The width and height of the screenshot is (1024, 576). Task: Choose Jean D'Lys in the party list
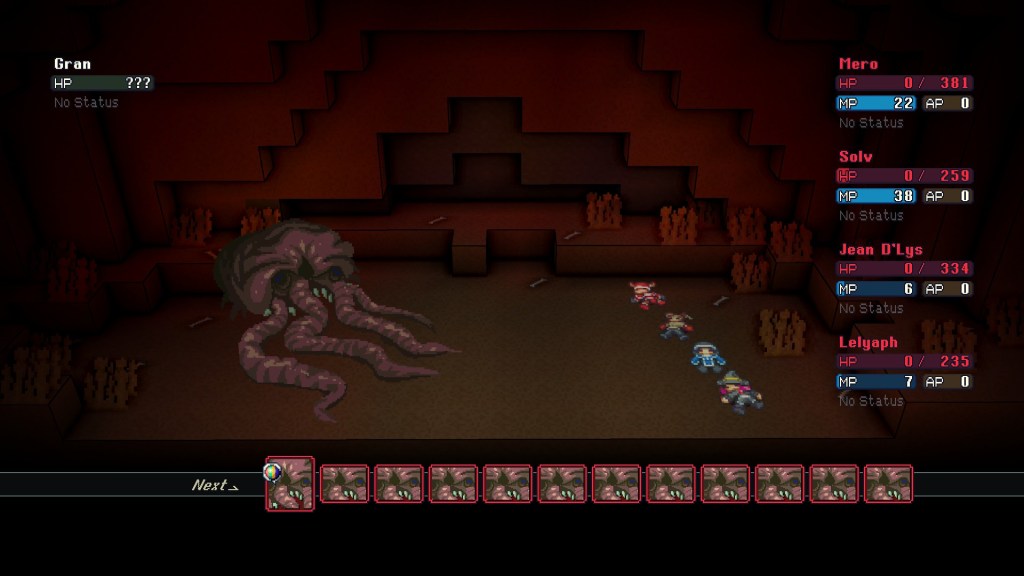click(x=904, y=279)
